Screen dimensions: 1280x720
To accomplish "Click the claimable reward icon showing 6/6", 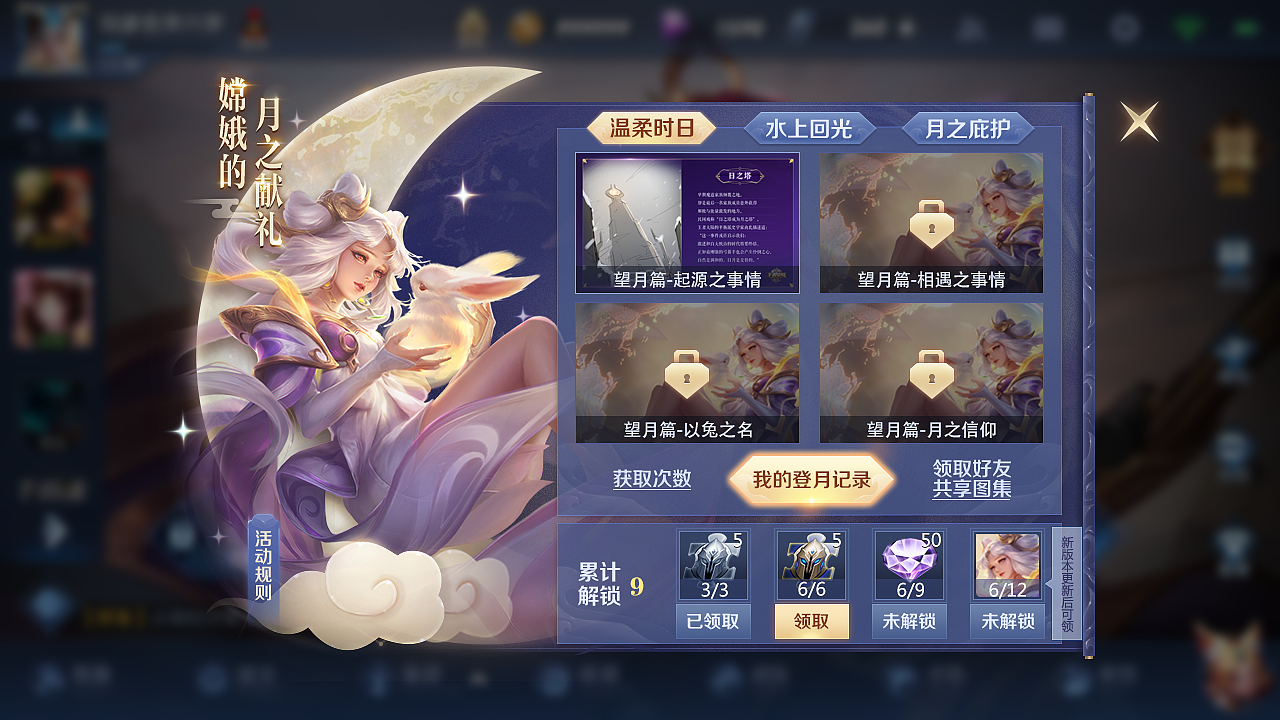I will click(x=810, y=565).
